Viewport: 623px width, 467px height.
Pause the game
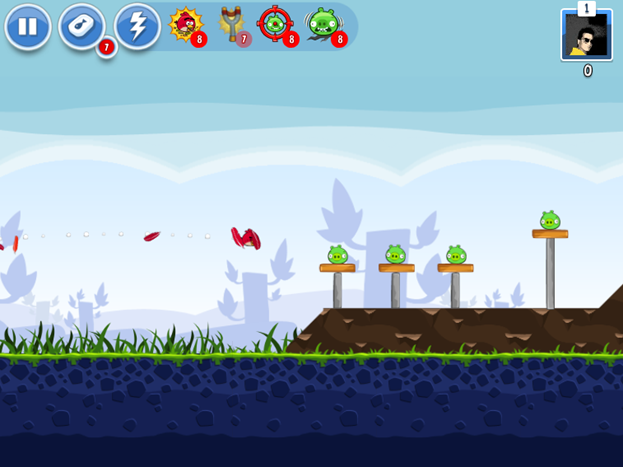28,27
